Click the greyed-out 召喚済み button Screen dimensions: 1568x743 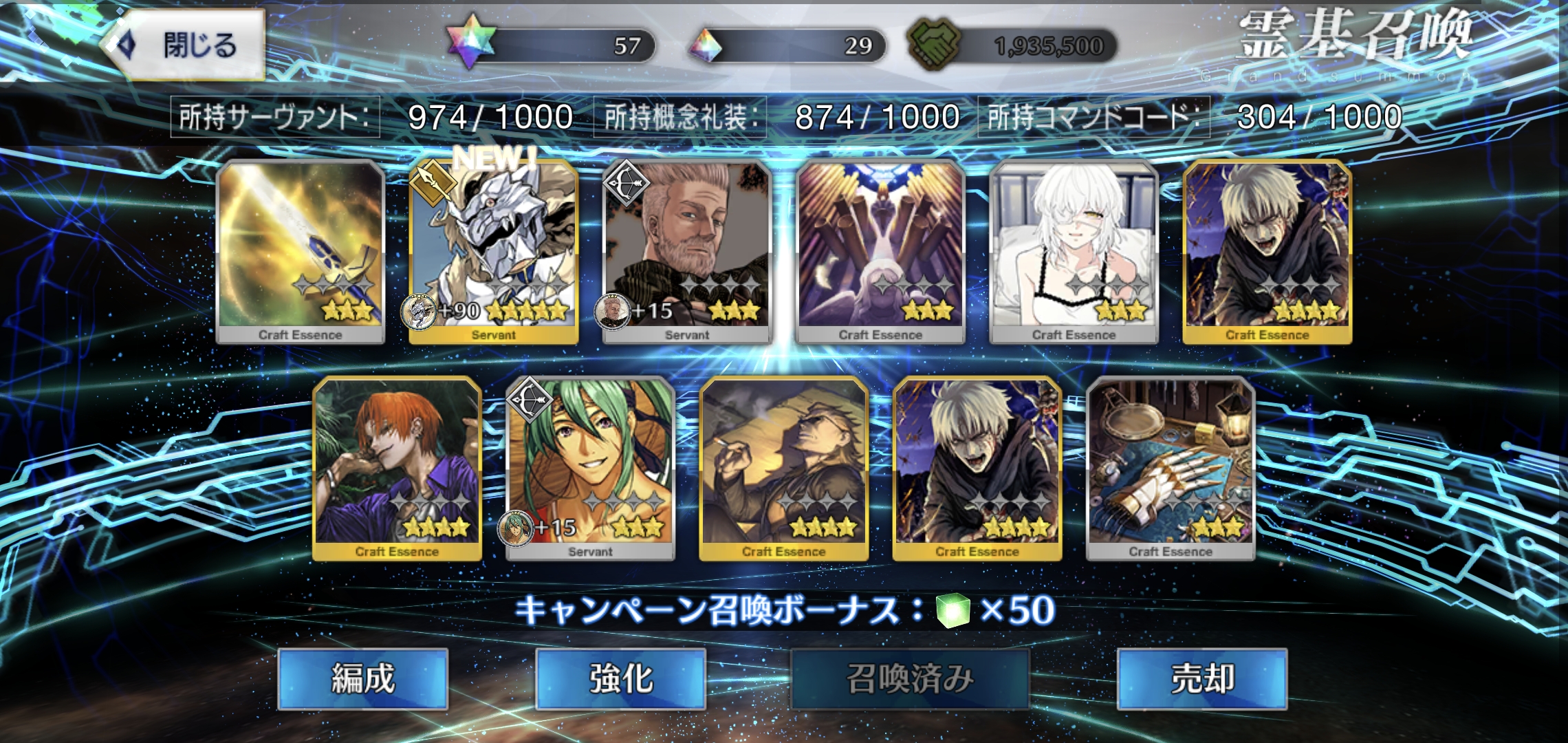pos(909,678)
